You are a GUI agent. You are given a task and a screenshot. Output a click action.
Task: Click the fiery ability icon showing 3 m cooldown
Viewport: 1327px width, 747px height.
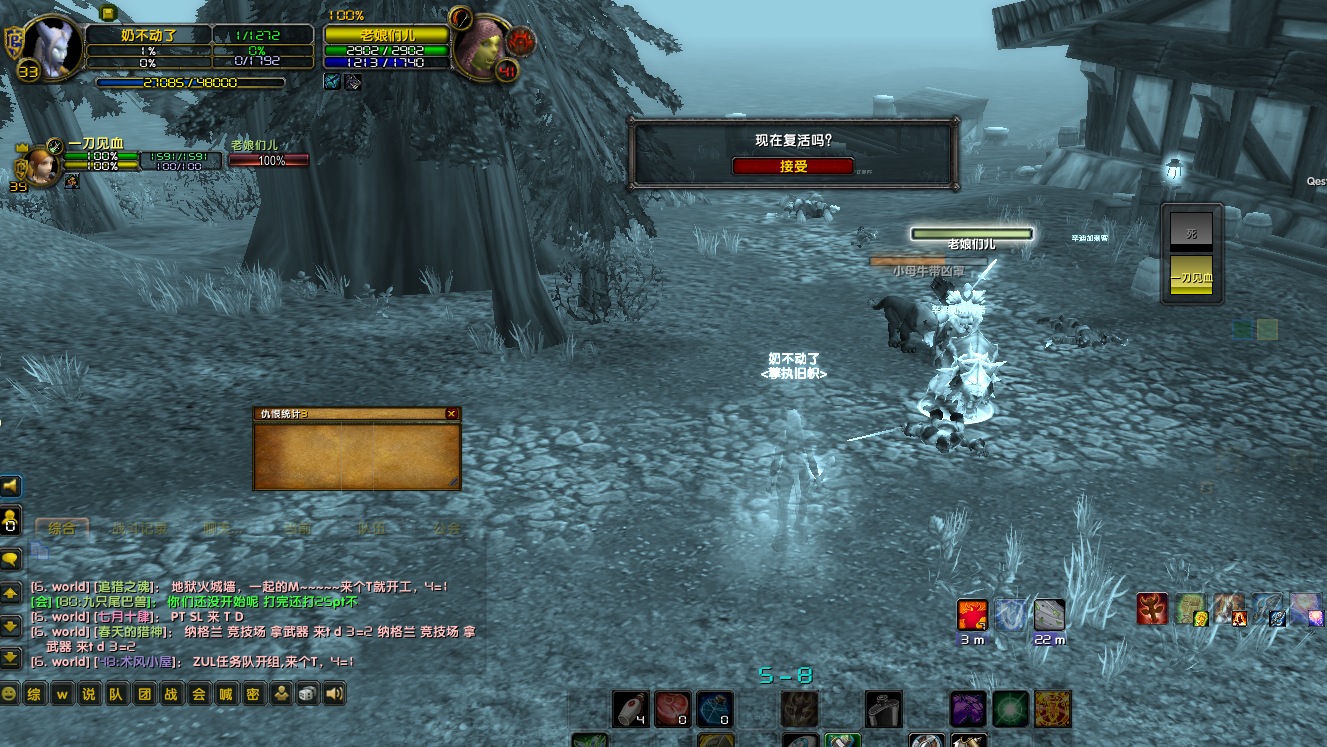(x=972, y=615)
